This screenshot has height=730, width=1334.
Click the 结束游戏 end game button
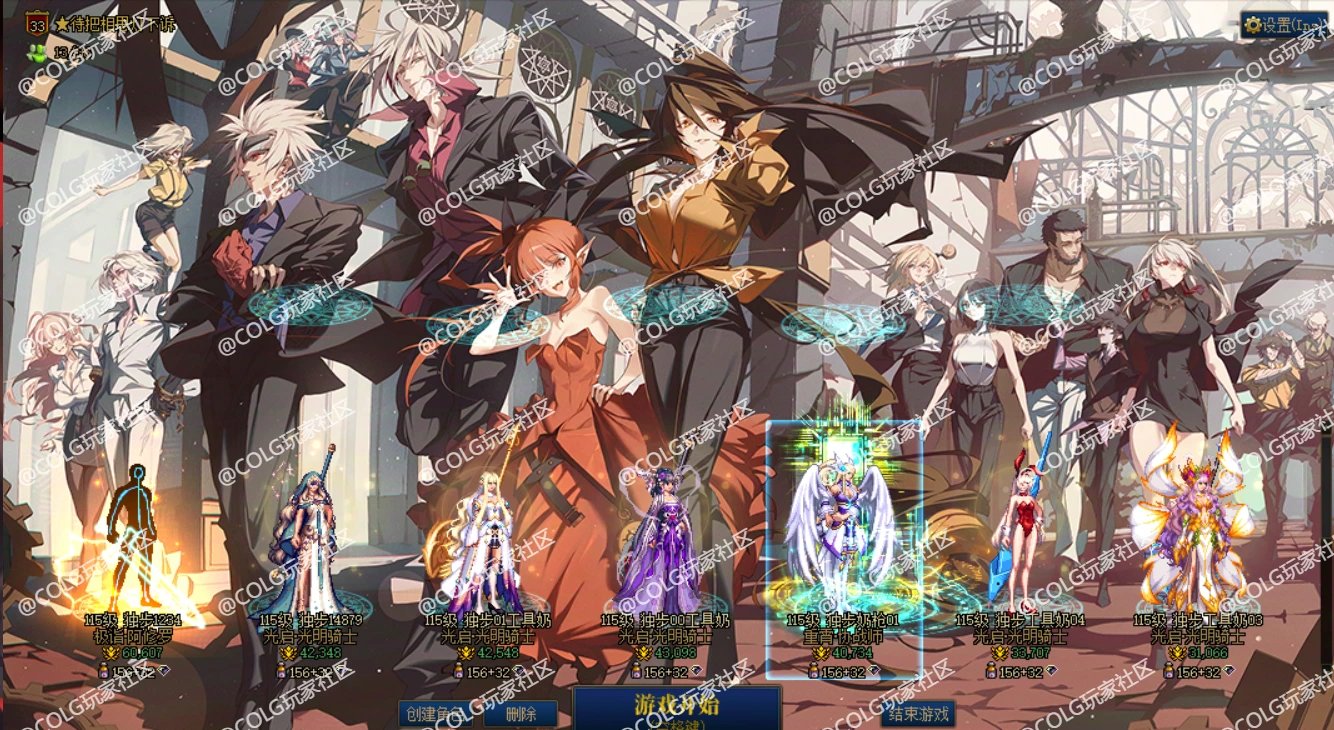918,714
